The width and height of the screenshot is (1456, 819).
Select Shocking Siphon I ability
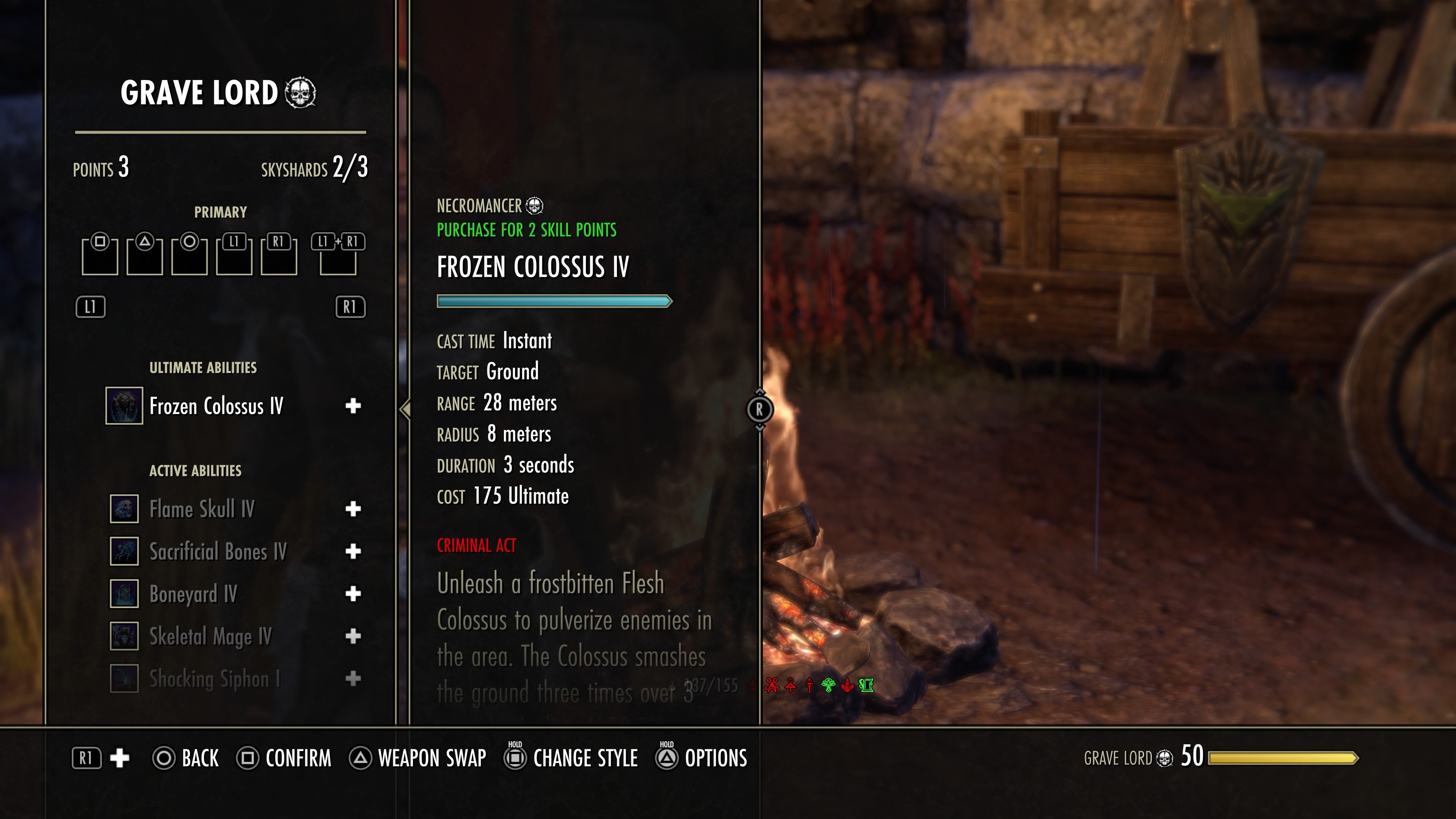(214, 679)
